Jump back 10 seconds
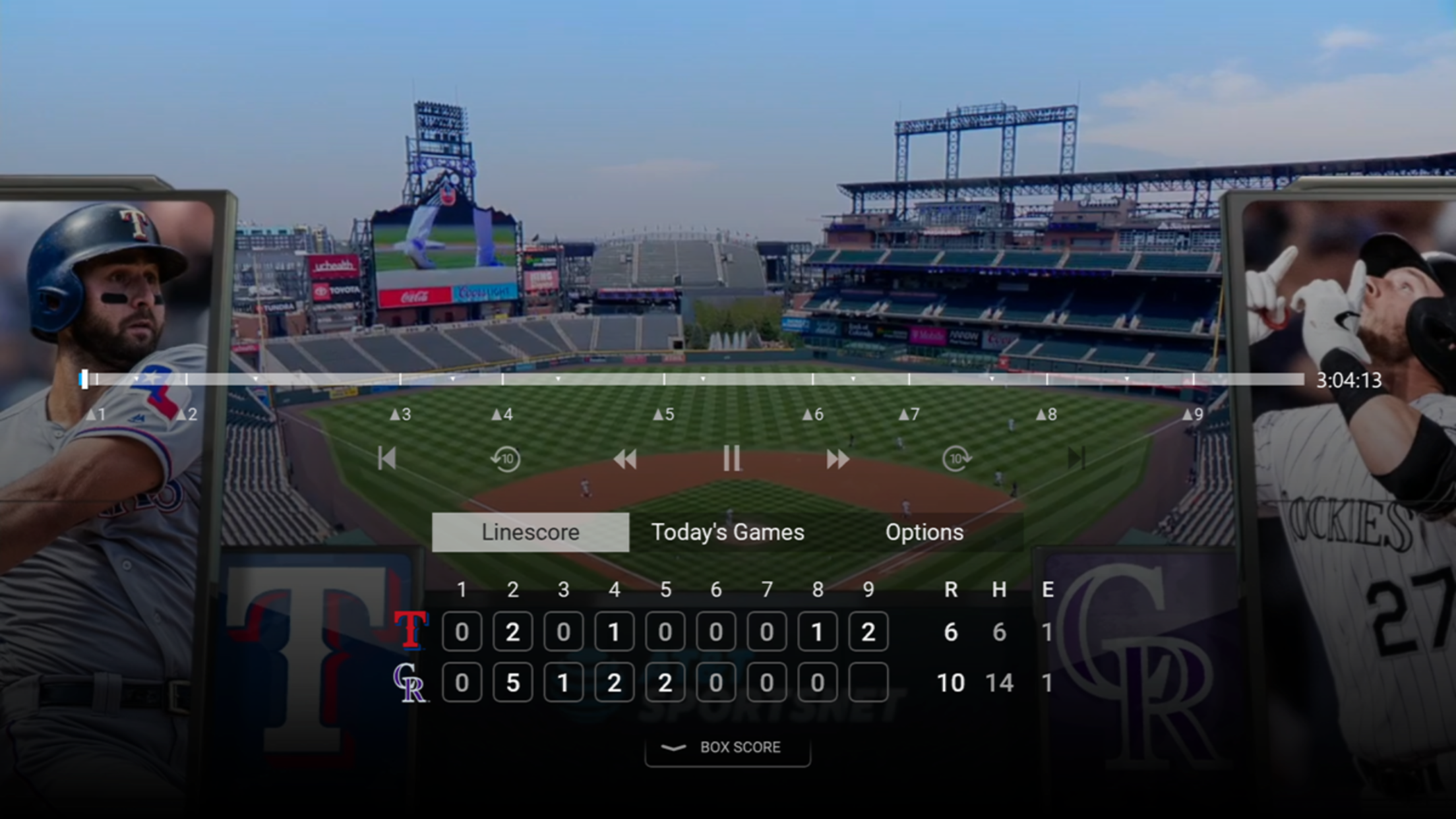1456x819 pixels. pyautogui.click(x=506, y=458)
